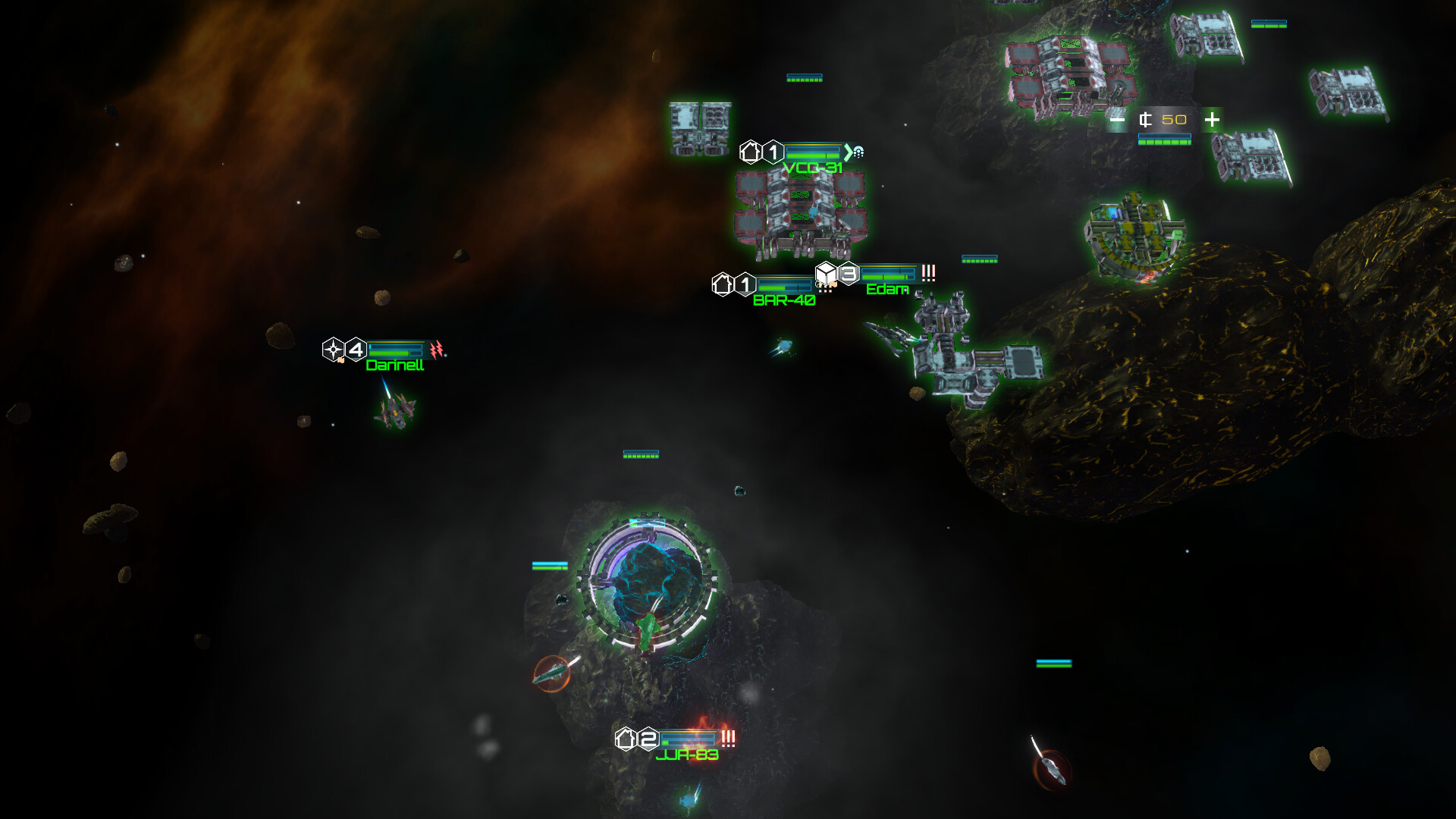Select the level 3 hexagon badge near Edam
This screenshot has height=819, width=1456.
pyautogui.click(x=848, y=275)
